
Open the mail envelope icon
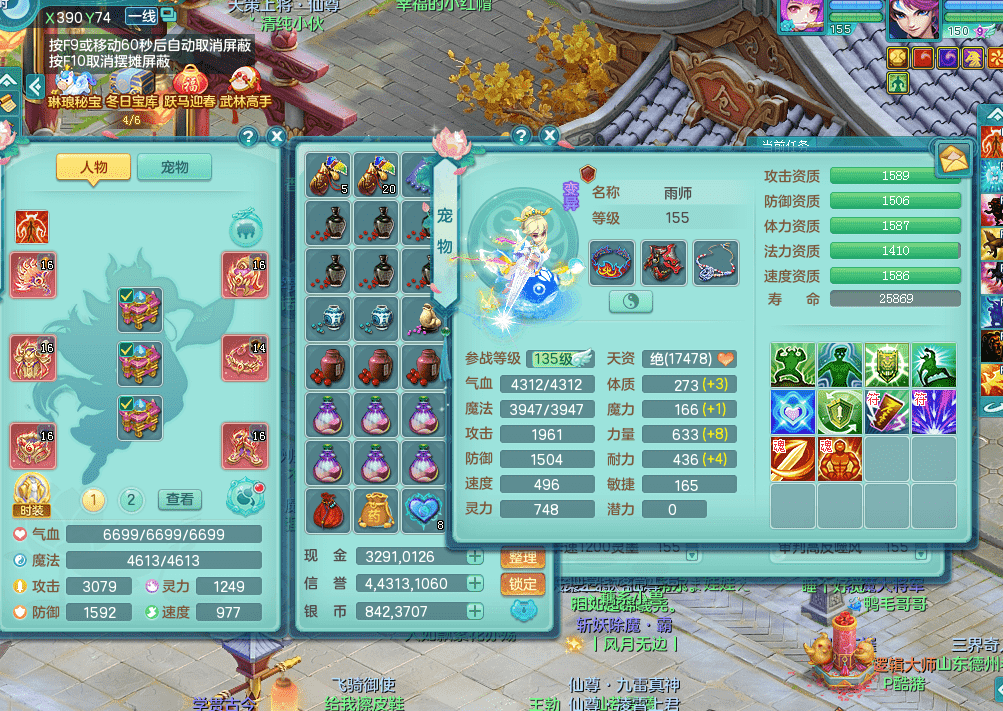(954, 159)
